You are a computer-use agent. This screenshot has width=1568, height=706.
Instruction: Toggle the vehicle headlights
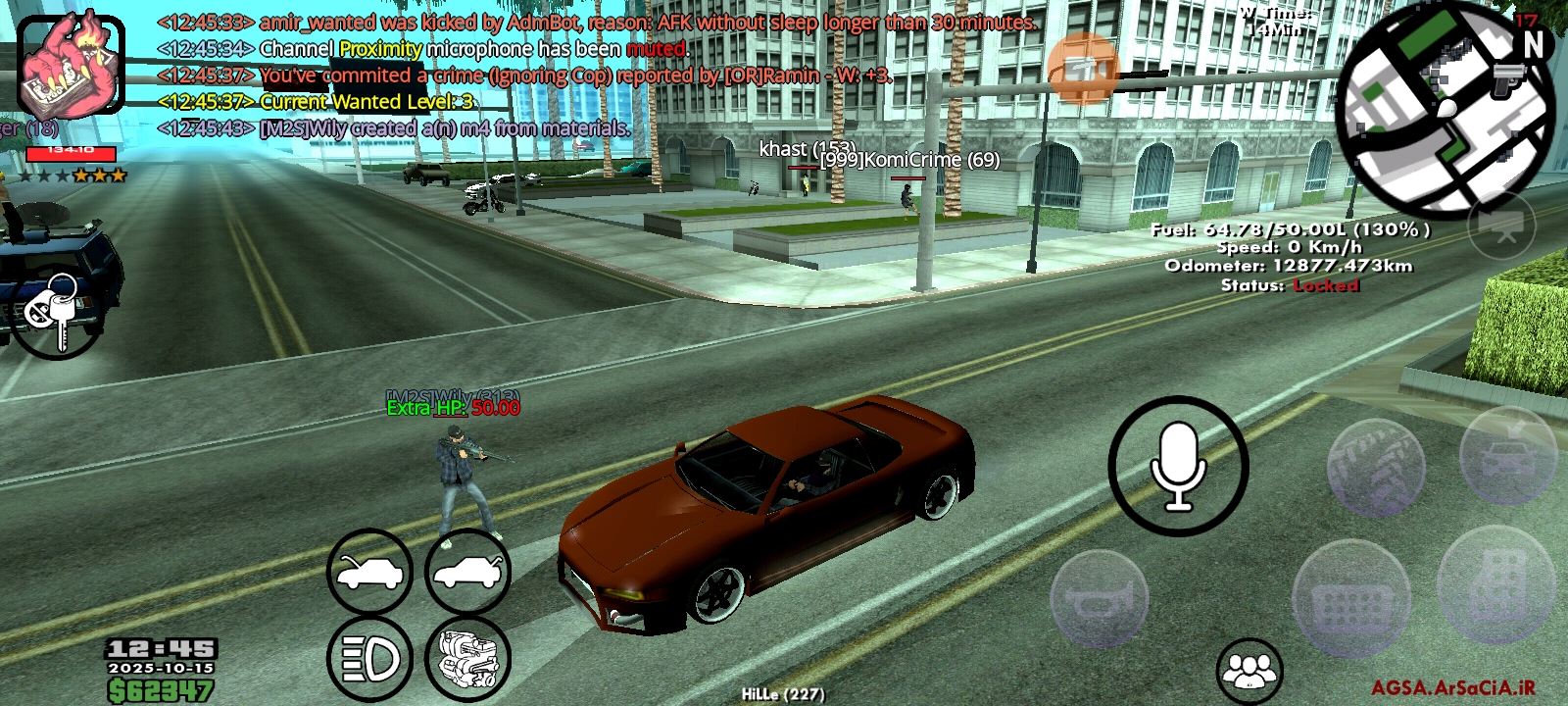tap(369, 659)
